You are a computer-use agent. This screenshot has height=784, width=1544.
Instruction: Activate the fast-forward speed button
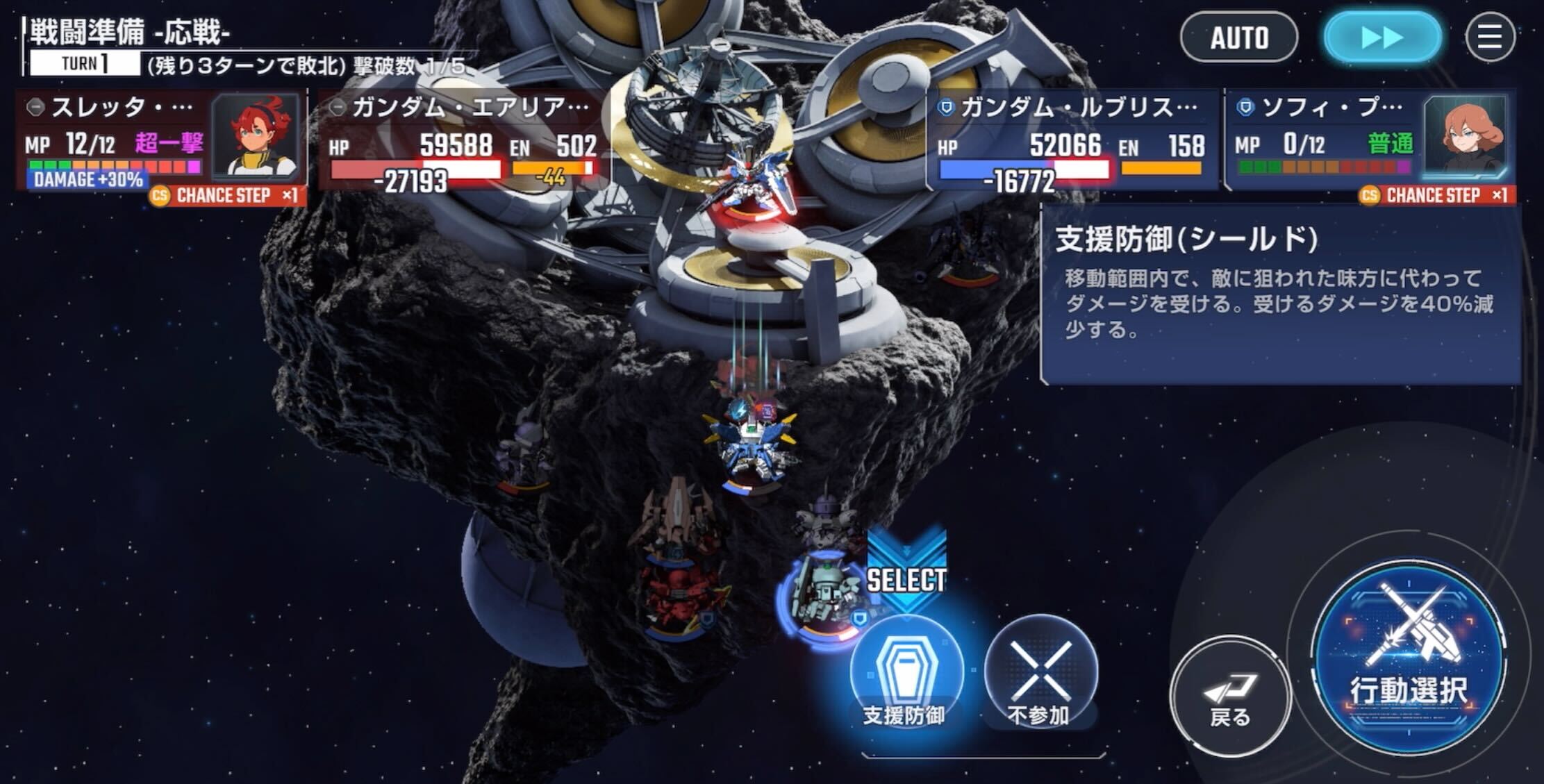pos(1382,37)
